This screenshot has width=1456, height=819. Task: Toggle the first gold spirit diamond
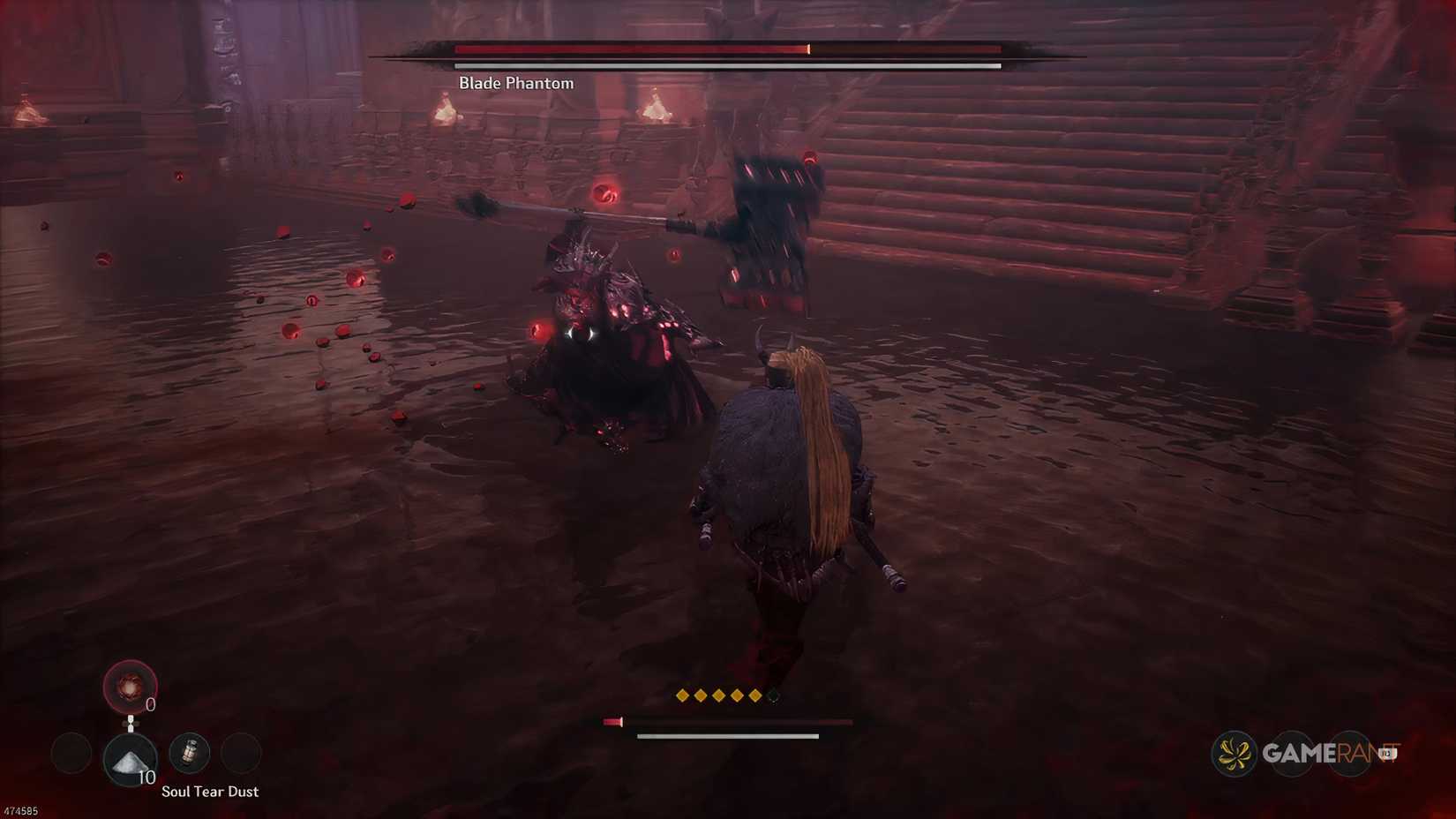tap(682, 695)
